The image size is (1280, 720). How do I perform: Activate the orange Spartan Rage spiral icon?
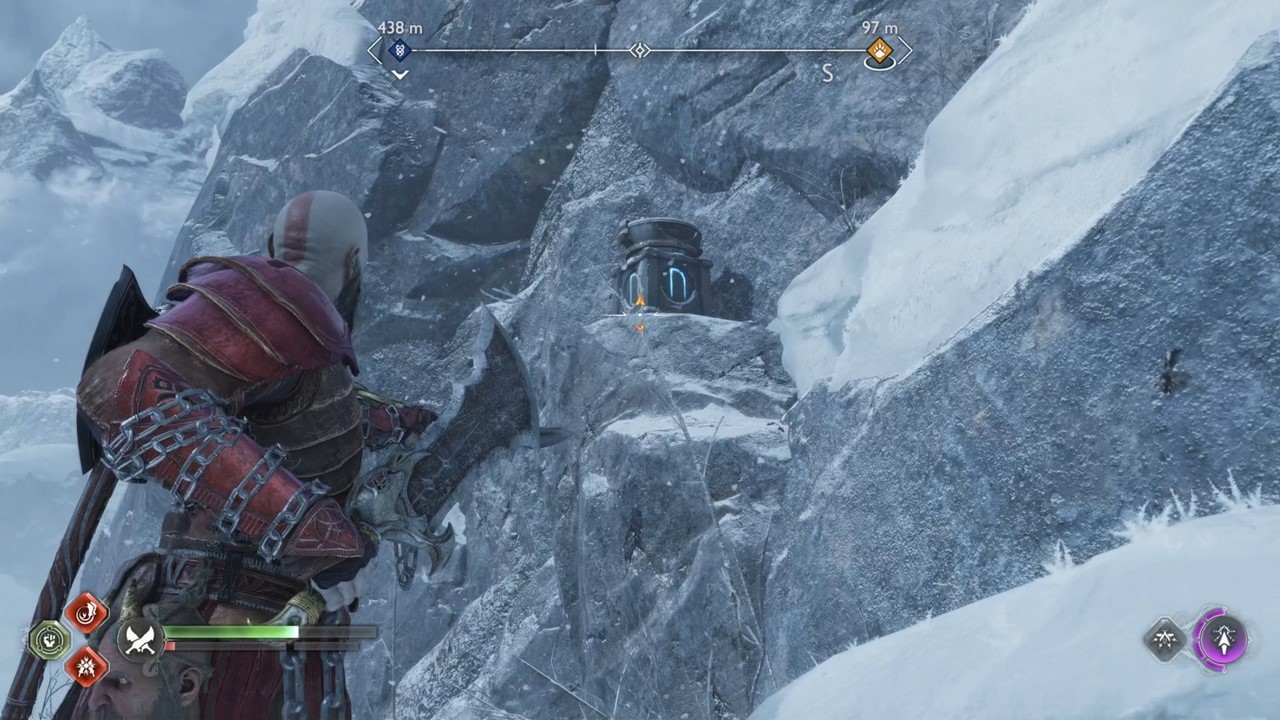pyautogui.click(x=88, y=614)
